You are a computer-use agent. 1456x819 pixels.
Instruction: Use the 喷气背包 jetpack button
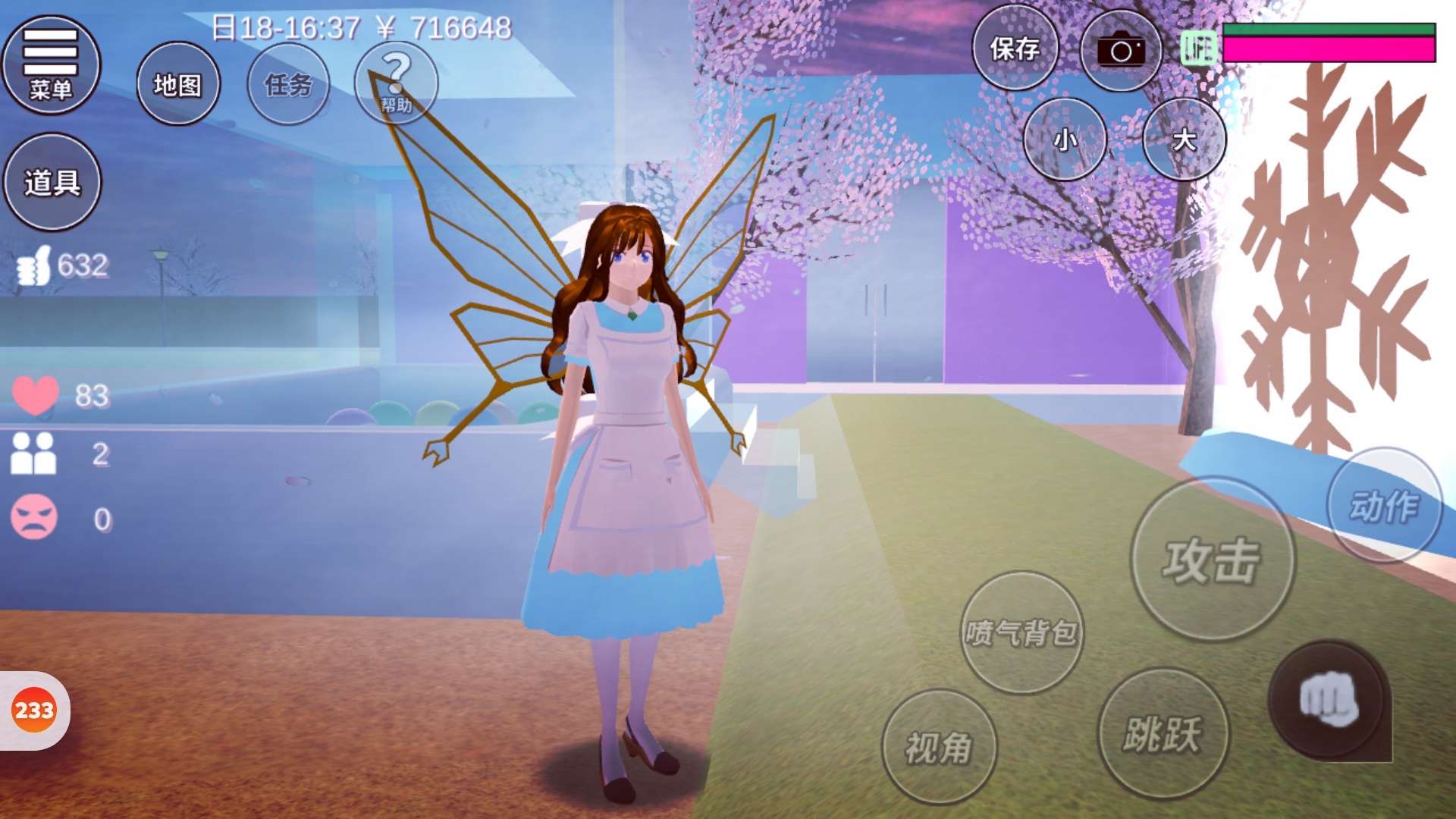pyautogui.click(x=1021, y=632)
